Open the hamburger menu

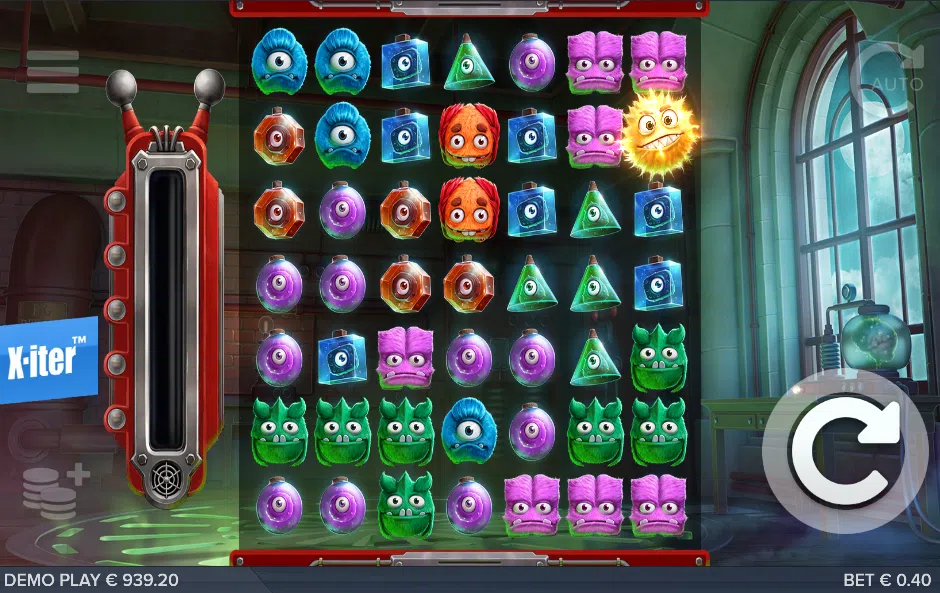pos(53,71)
